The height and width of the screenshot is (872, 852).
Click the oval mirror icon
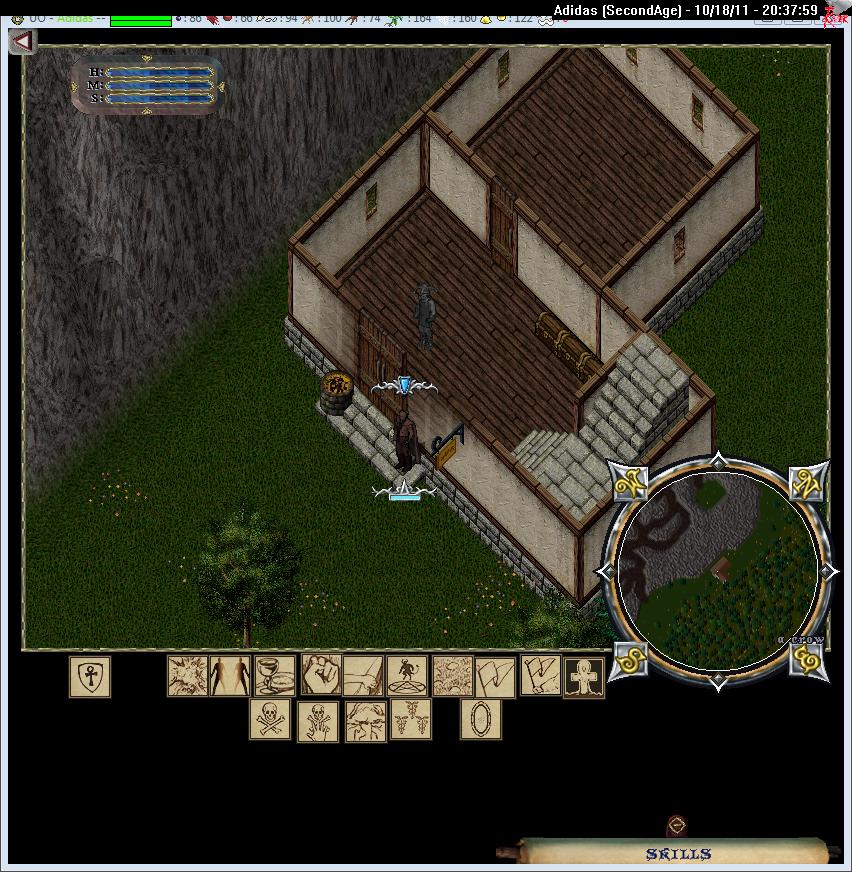[x=481, y=720]
